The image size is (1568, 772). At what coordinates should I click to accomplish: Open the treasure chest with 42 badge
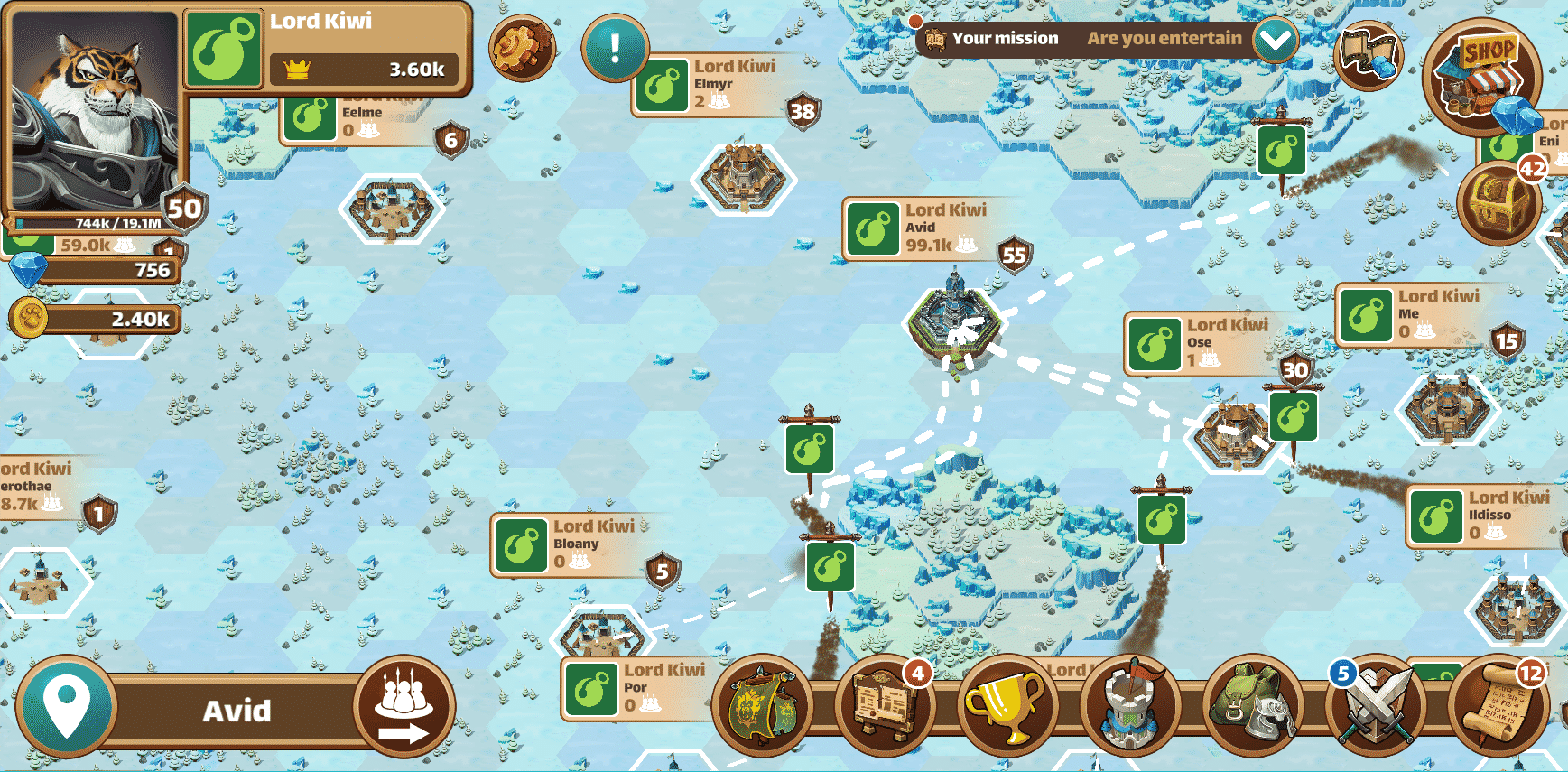(1499, 204)
